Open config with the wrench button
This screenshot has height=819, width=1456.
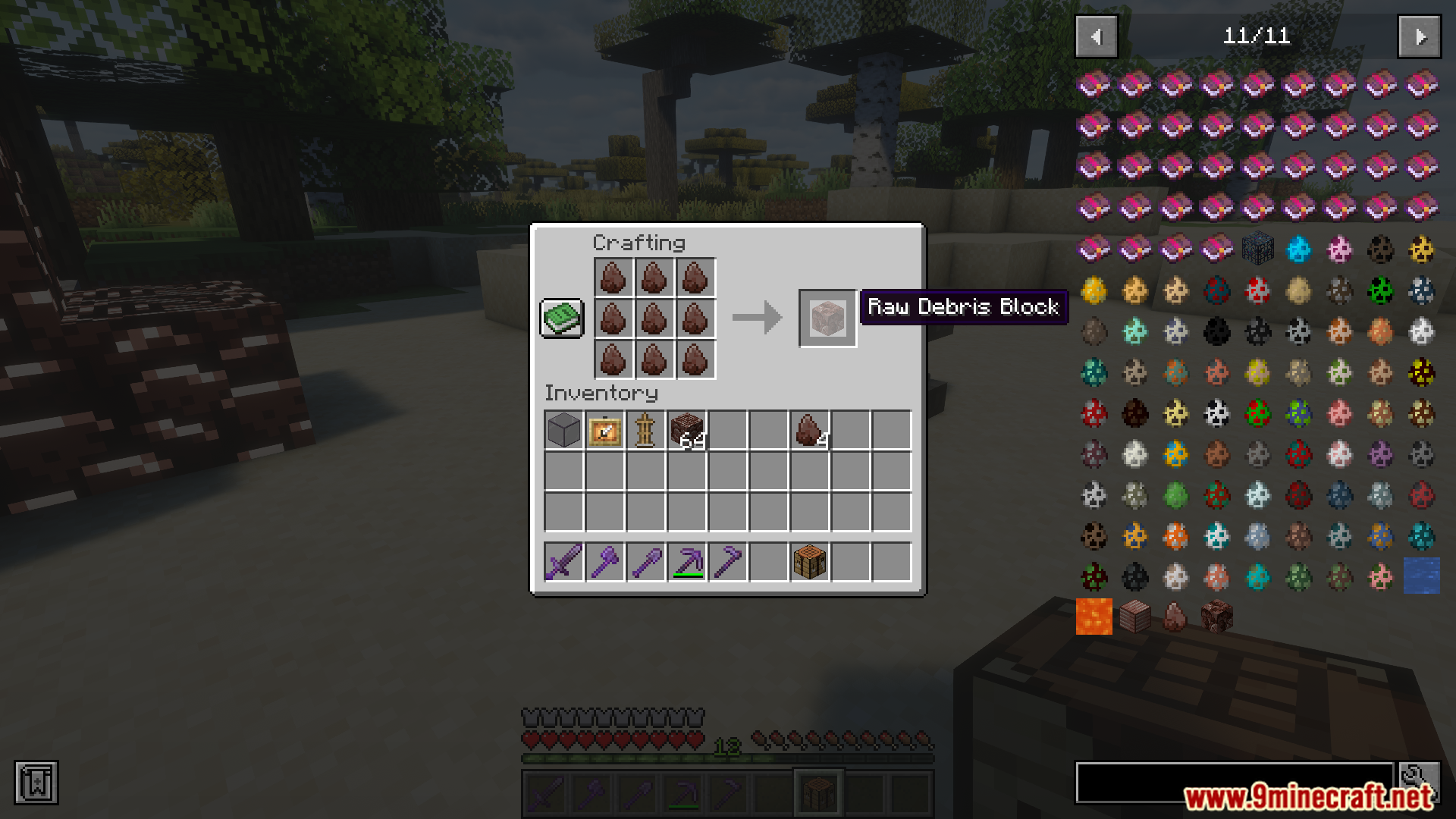(x=1419, y=781)
